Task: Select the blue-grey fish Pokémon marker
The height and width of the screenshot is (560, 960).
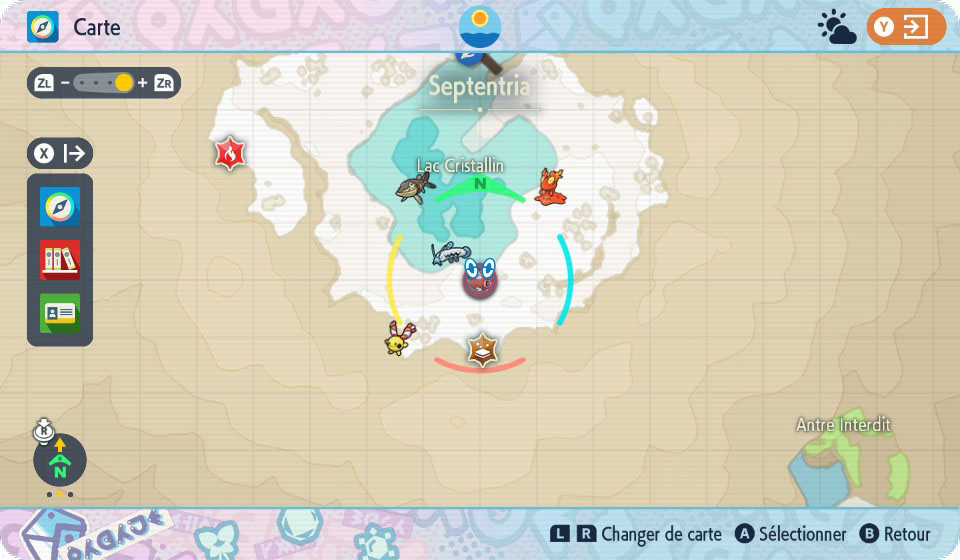Action: tap(450, 253)
